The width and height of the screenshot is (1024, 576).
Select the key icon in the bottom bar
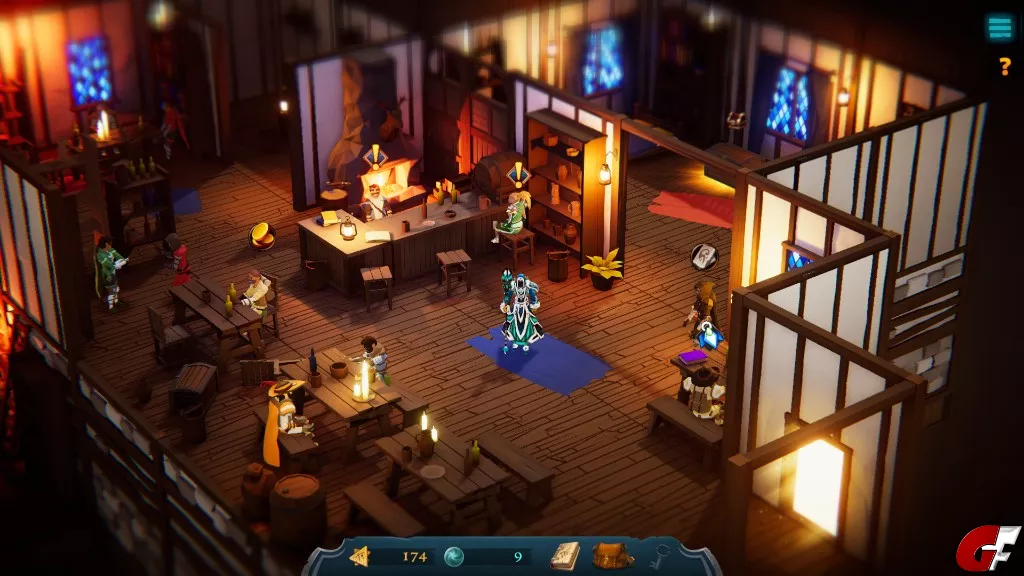[x=661, y=556]
